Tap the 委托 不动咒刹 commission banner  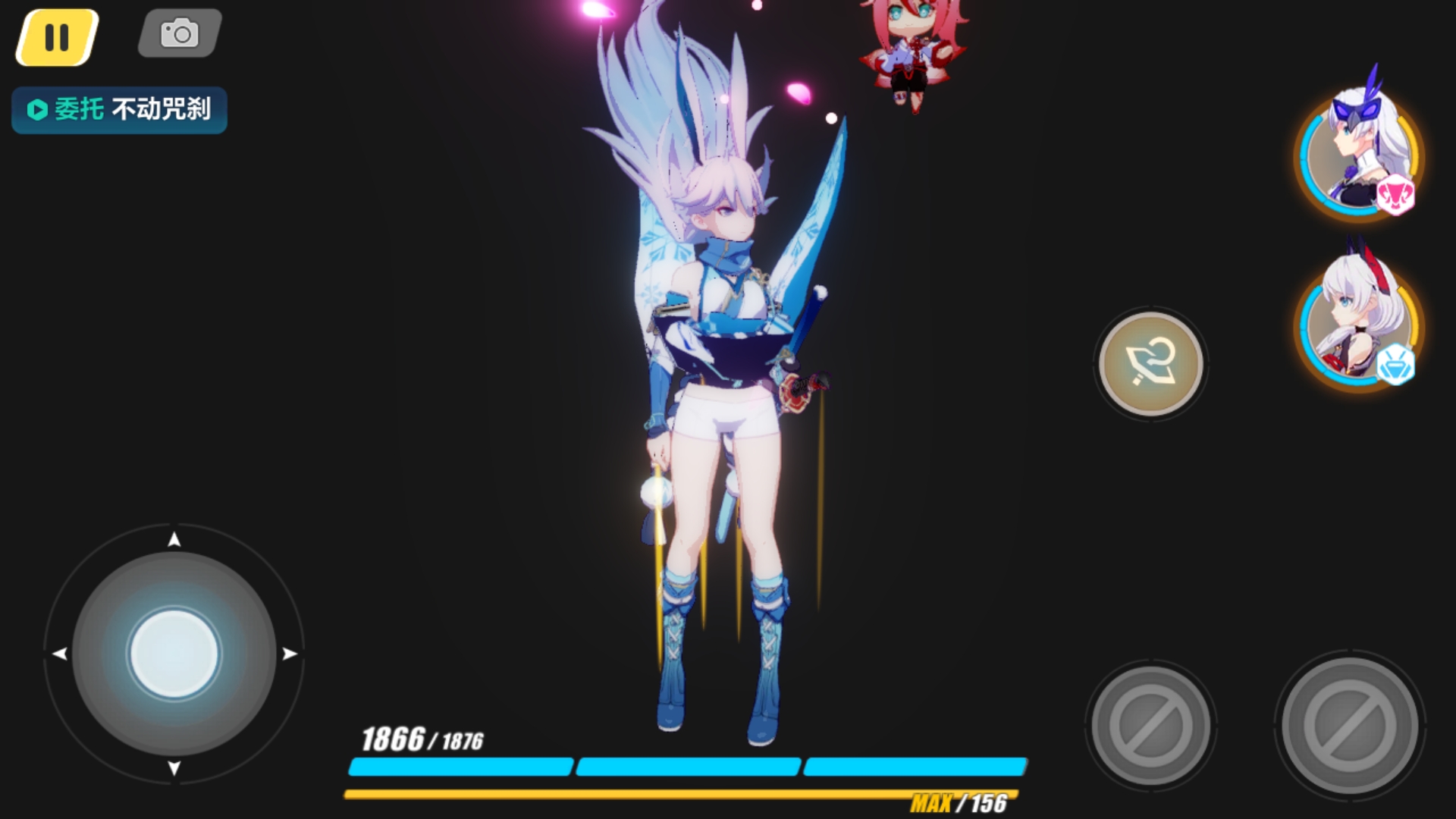pyautogui.click(x=118, y=110)
